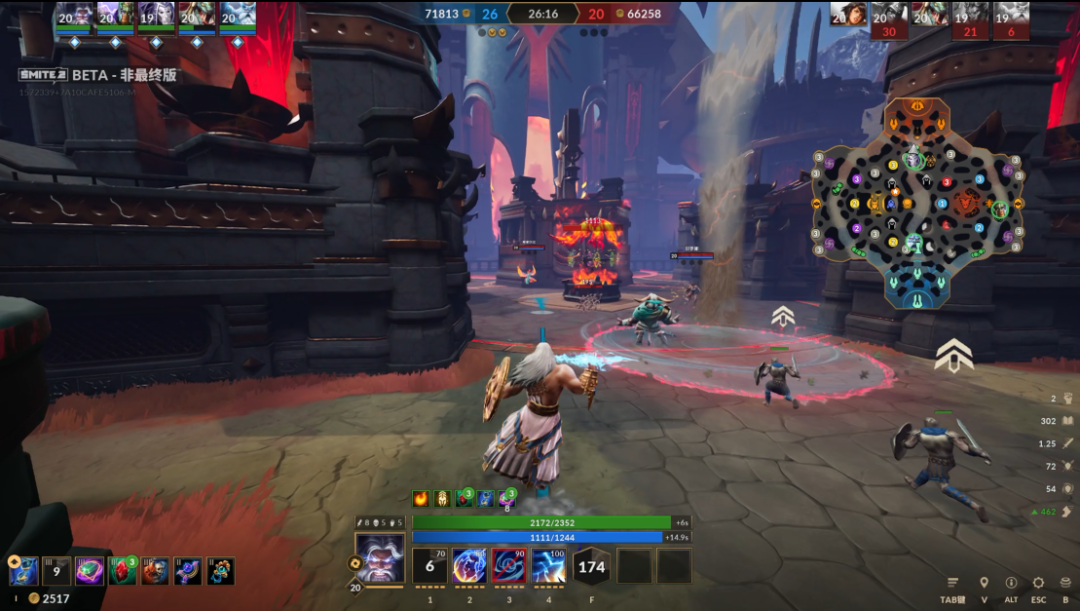1080x611 pixels.
Task: Click the golden helmet buff icon
Action: point(443,498)
